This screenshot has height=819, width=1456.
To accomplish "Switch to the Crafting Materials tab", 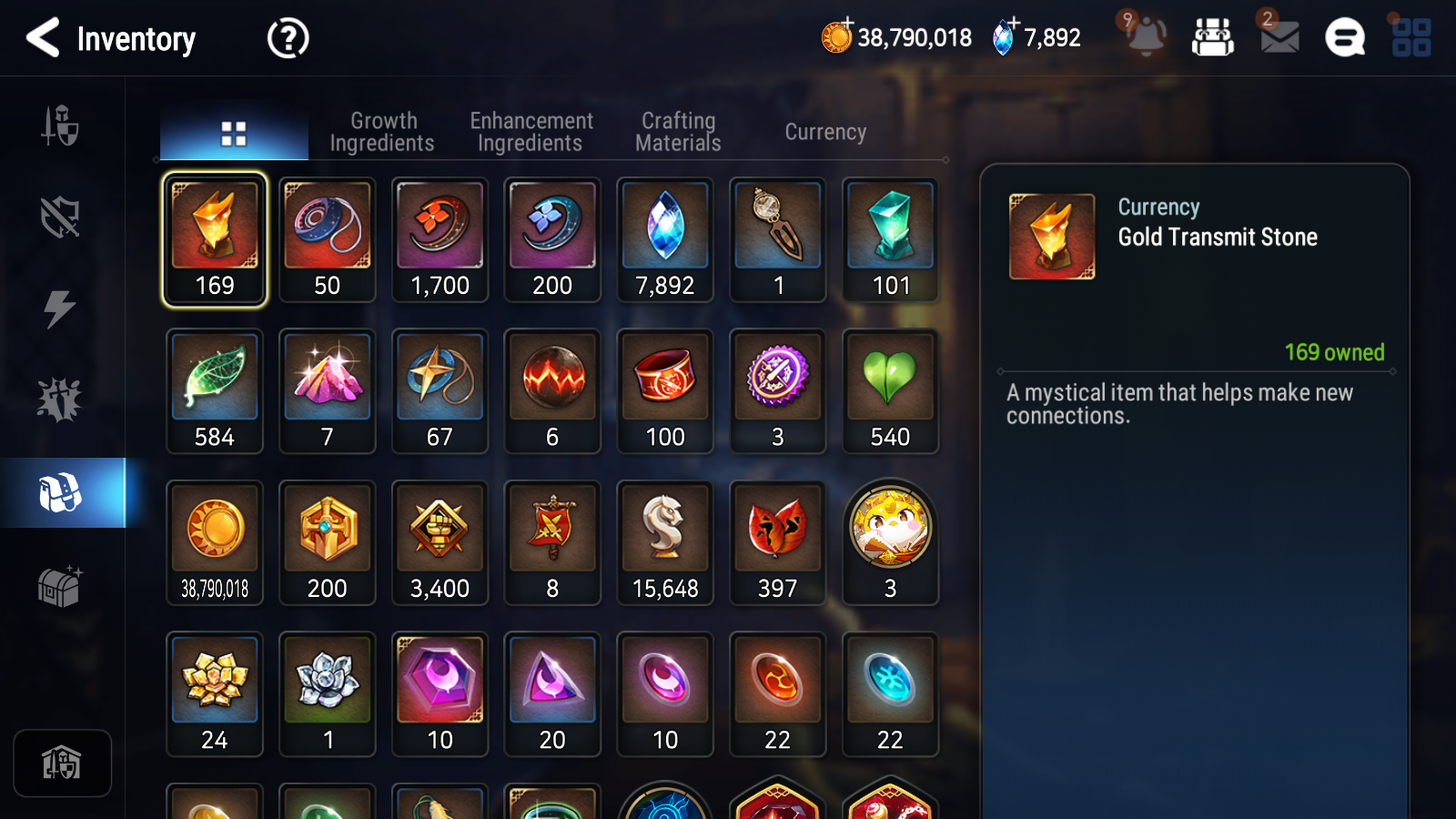I will tap(678, 130).
